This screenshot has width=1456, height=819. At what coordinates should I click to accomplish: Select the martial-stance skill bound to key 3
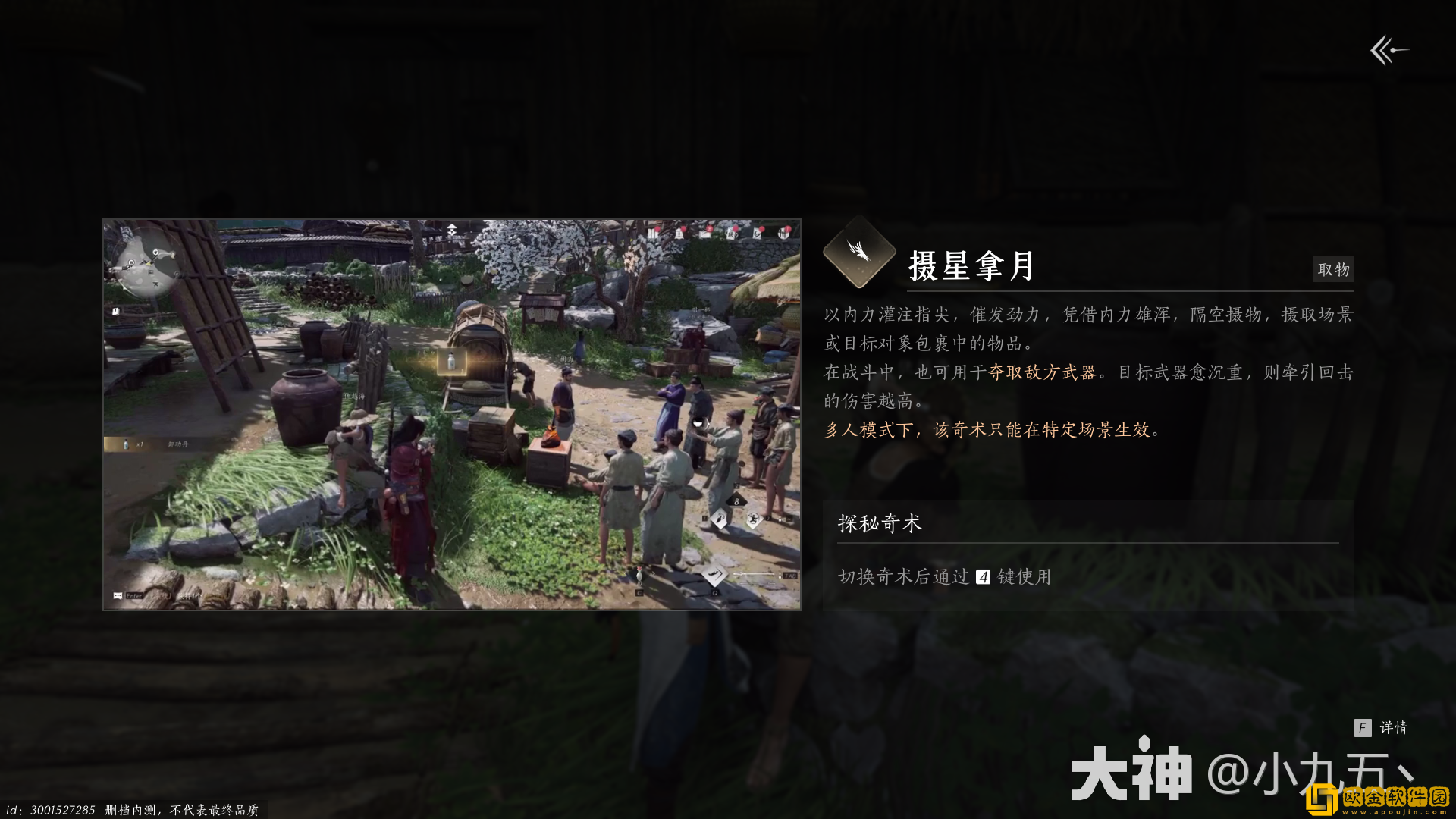coord(754,519)
